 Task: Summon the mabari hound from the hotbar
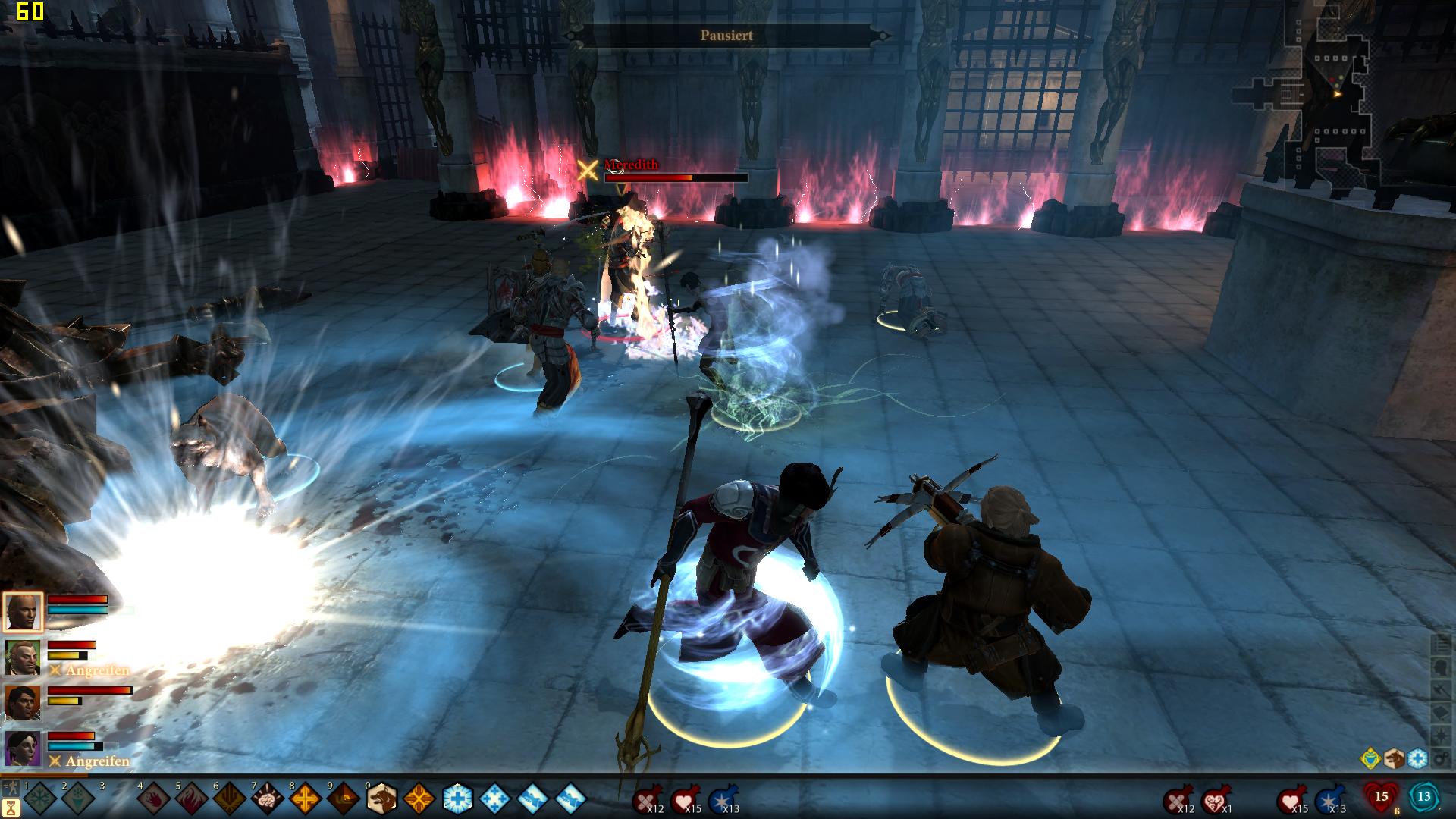click(381, 799)
